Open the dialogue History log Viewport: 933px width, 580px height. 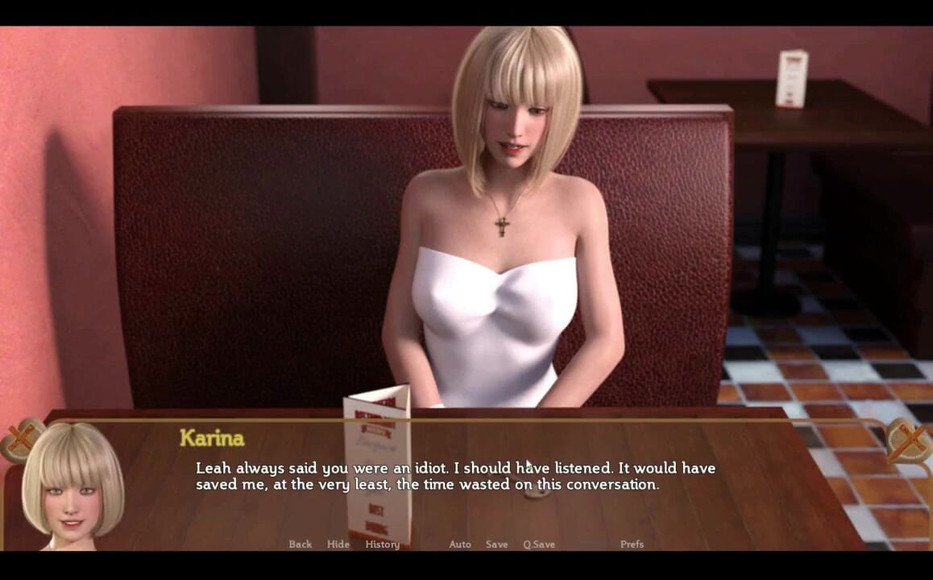[x=382, y=544]
